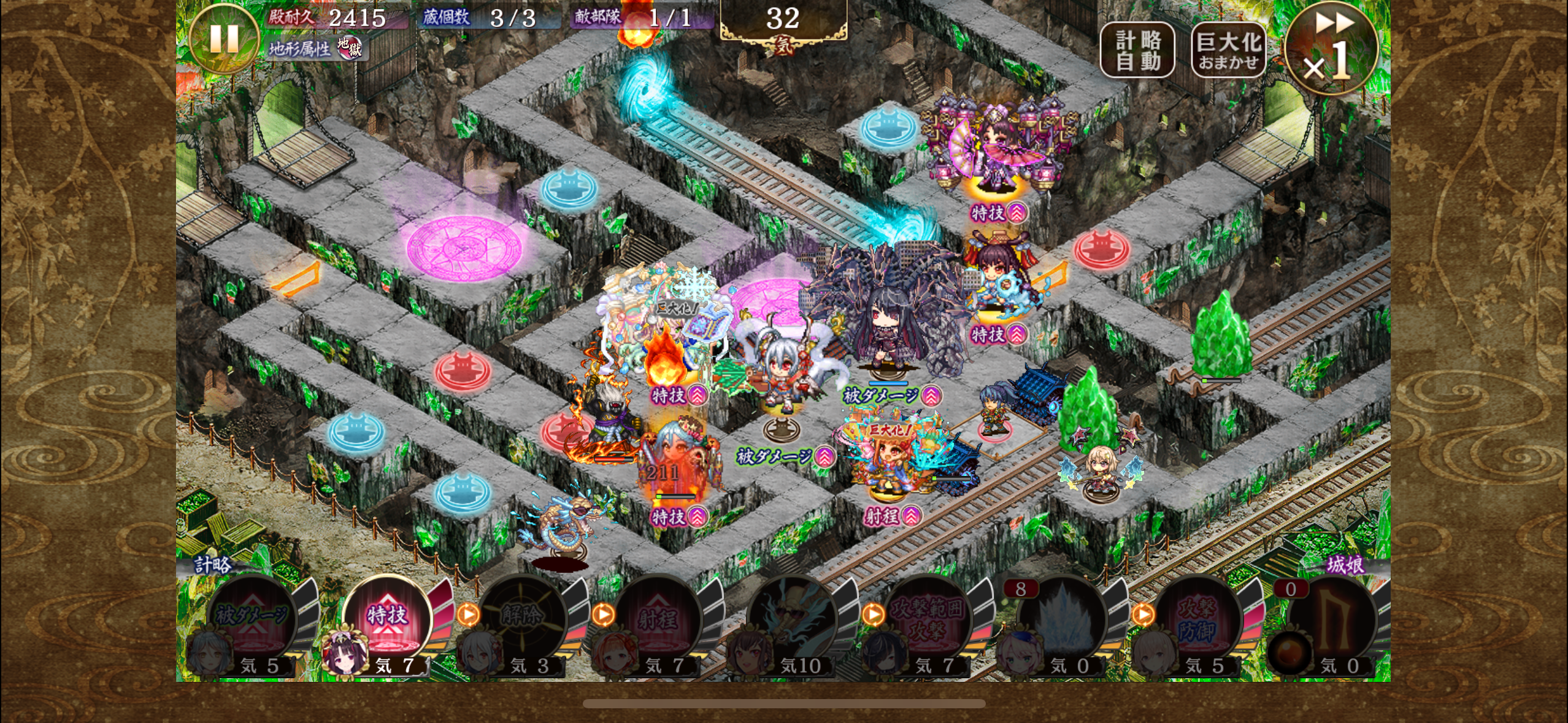Activate the highlighted 特技 stratagem
The height and width of the screenshot is (723, 1568).
tap(387, 619)
